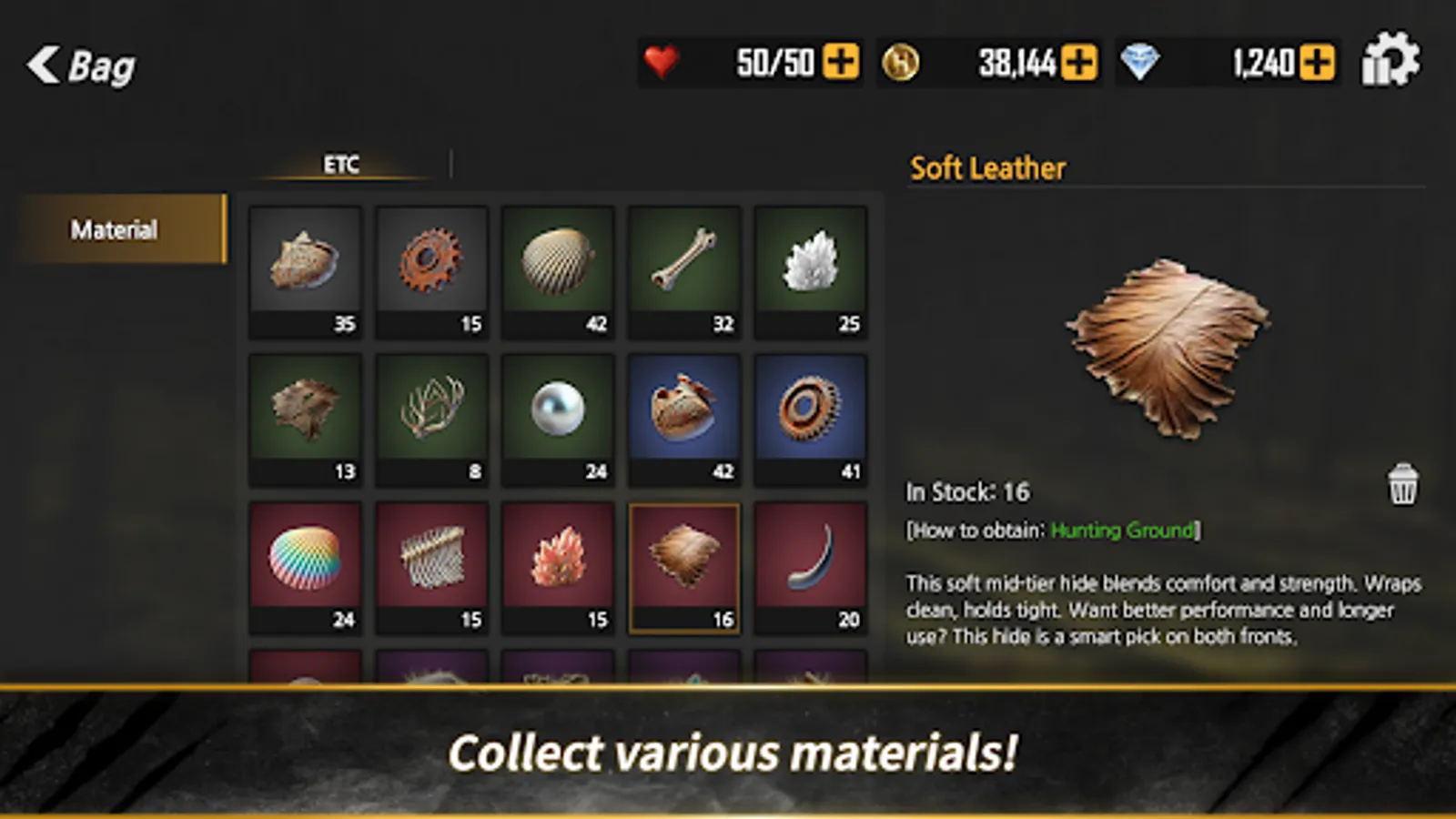
Task: Select the rainbow shell material
Action: point(305,562)
